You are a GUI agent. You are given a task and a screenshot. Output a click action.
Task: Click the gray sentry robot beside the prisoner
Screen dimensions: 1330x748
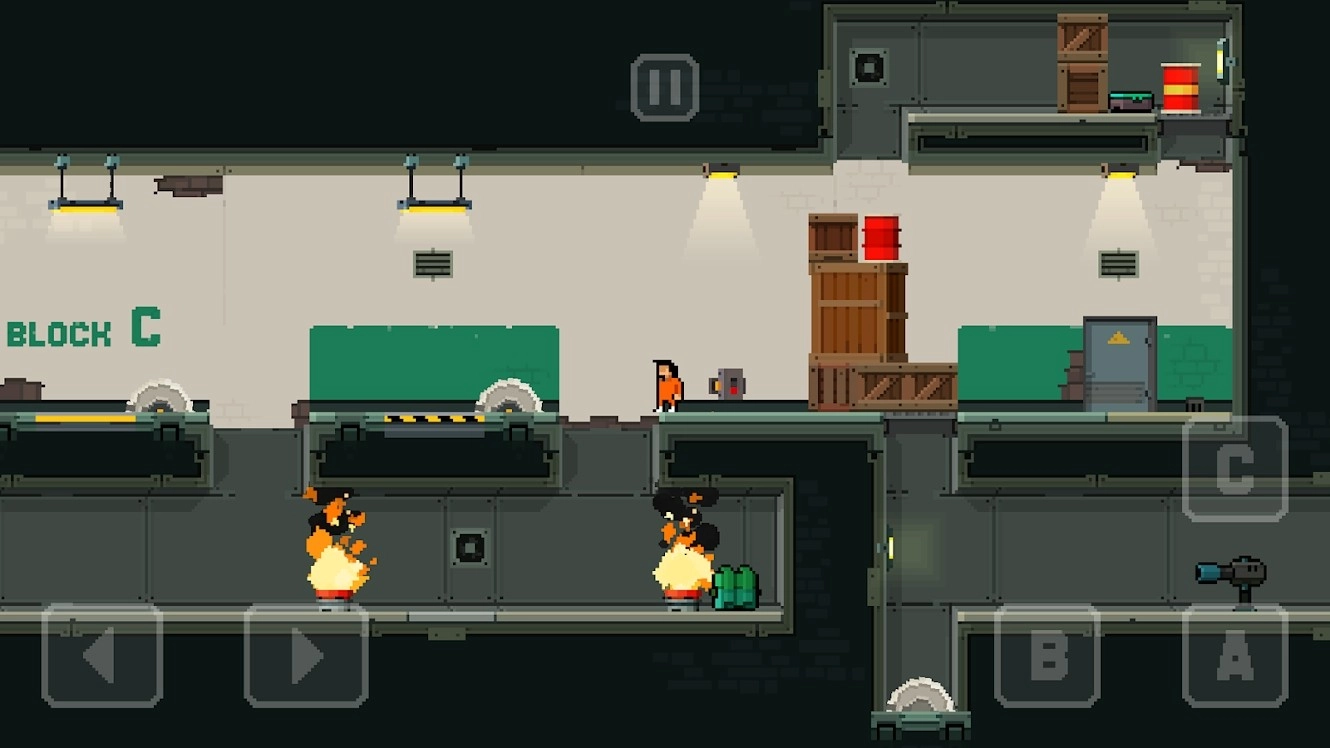727,382
